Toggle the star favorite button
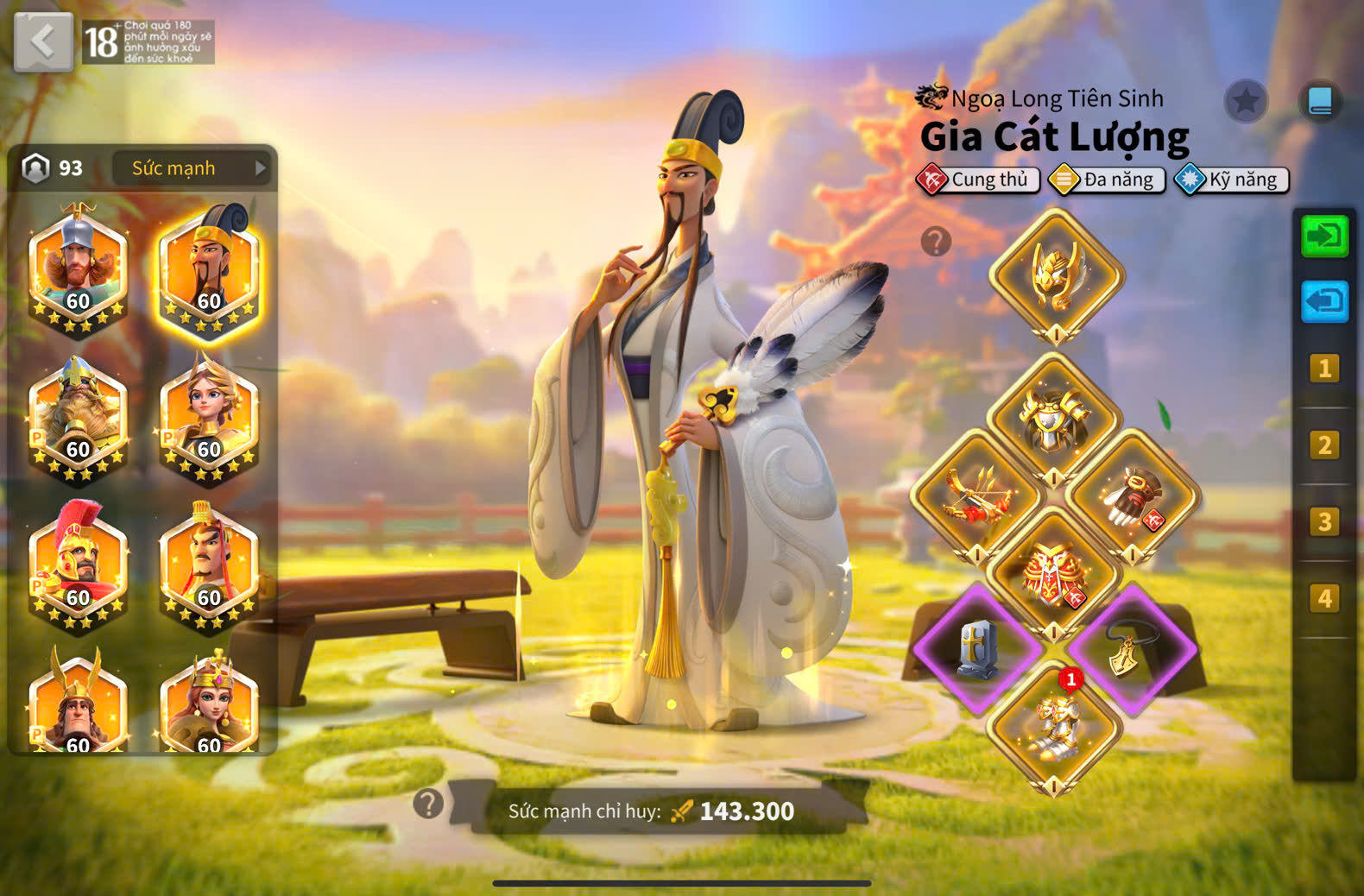This screenshot has width=1364, height=896. coord(1245,102)
